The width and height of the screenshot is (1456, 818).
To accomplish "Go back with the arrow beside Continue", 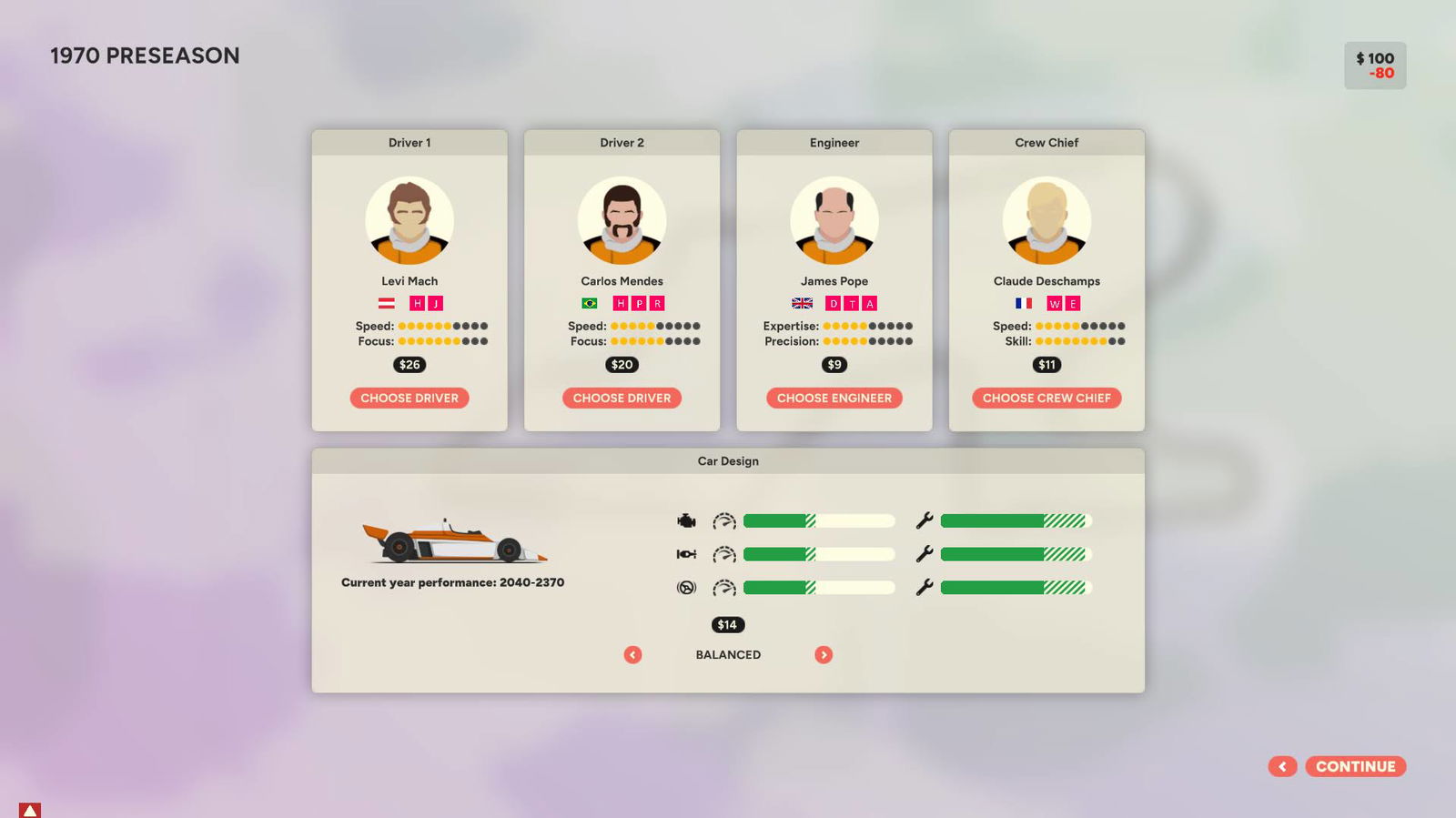I will [x=1282, y=766].
